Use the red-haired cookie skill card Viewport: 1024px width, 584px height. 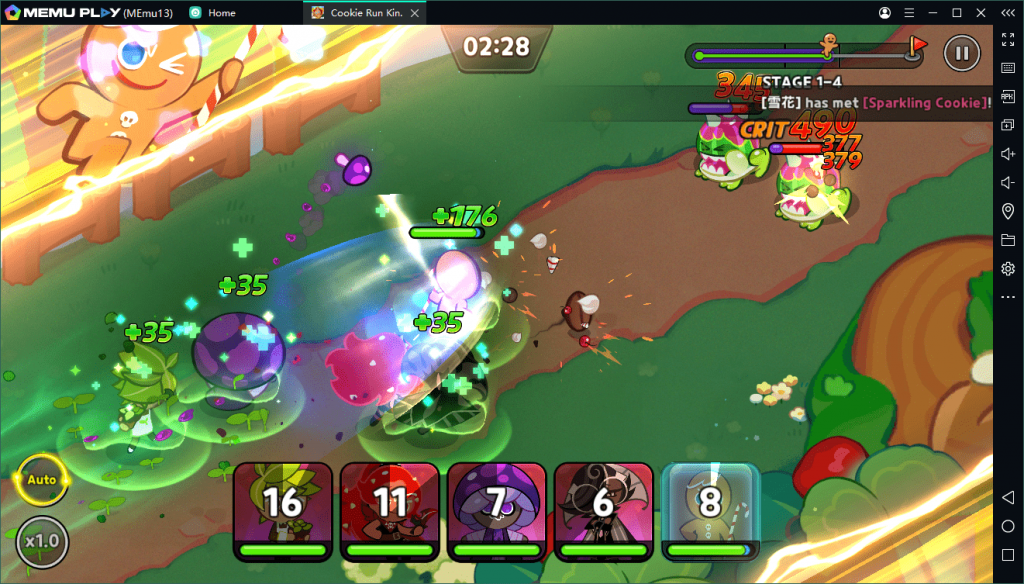(389, 509)
